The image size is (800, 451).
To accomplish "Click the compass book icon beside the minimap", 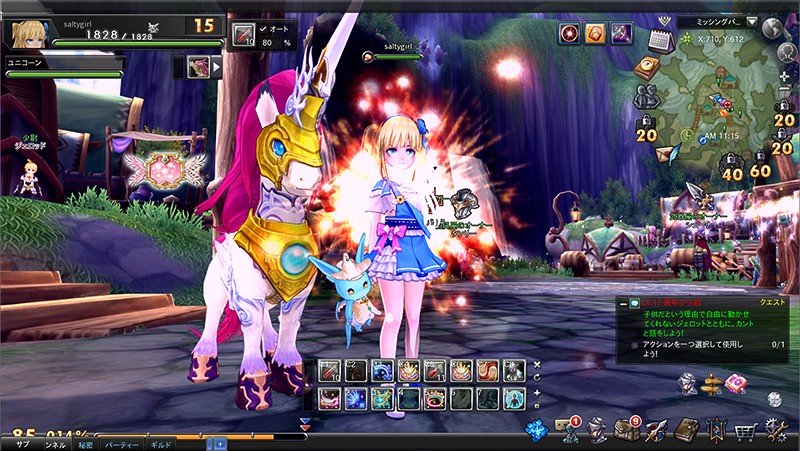I will [x=648, y=67].
